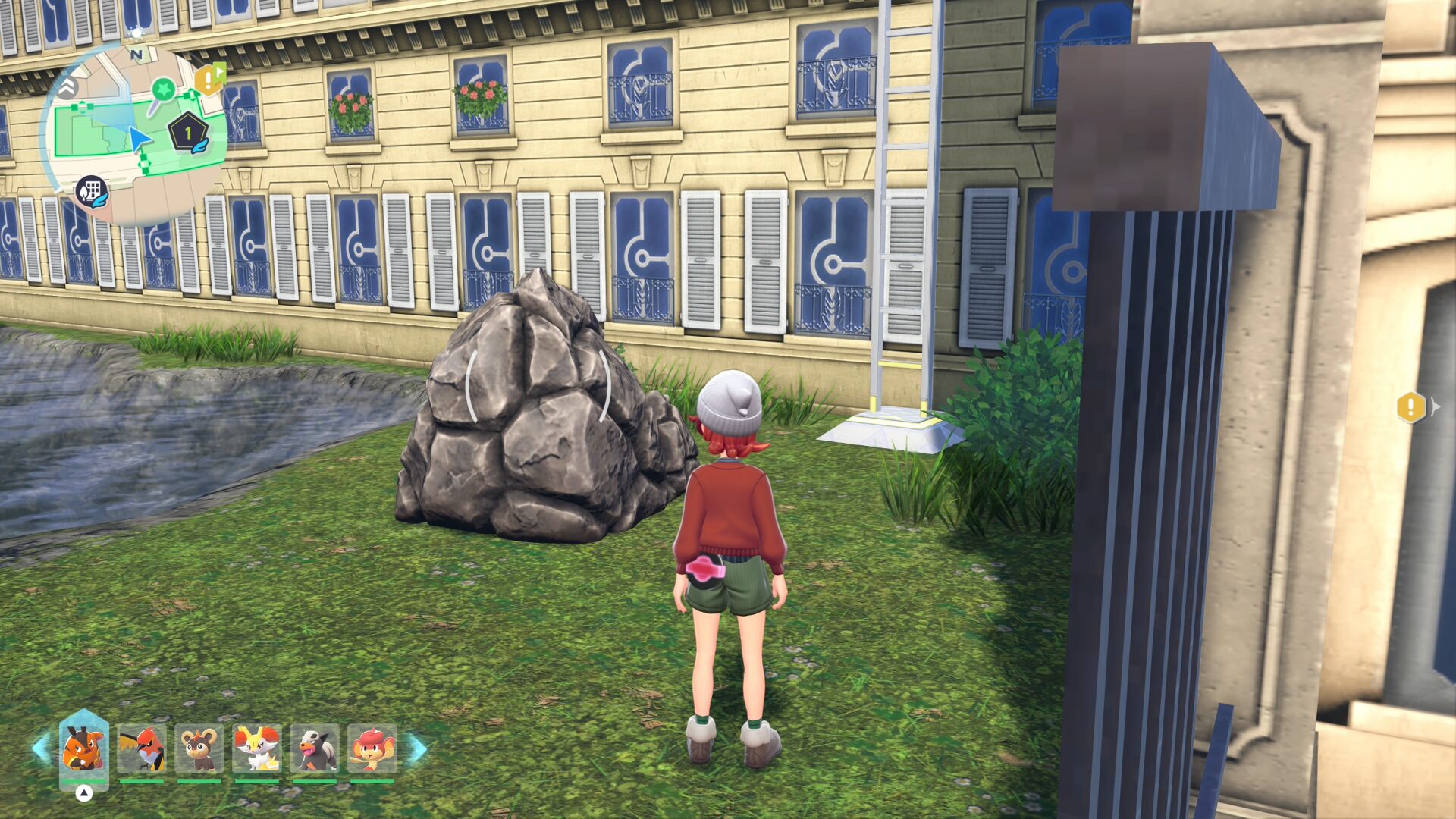
Task: Pick Houndour from the party lineup
Action: pyautogui.click(x=314, y=748)
